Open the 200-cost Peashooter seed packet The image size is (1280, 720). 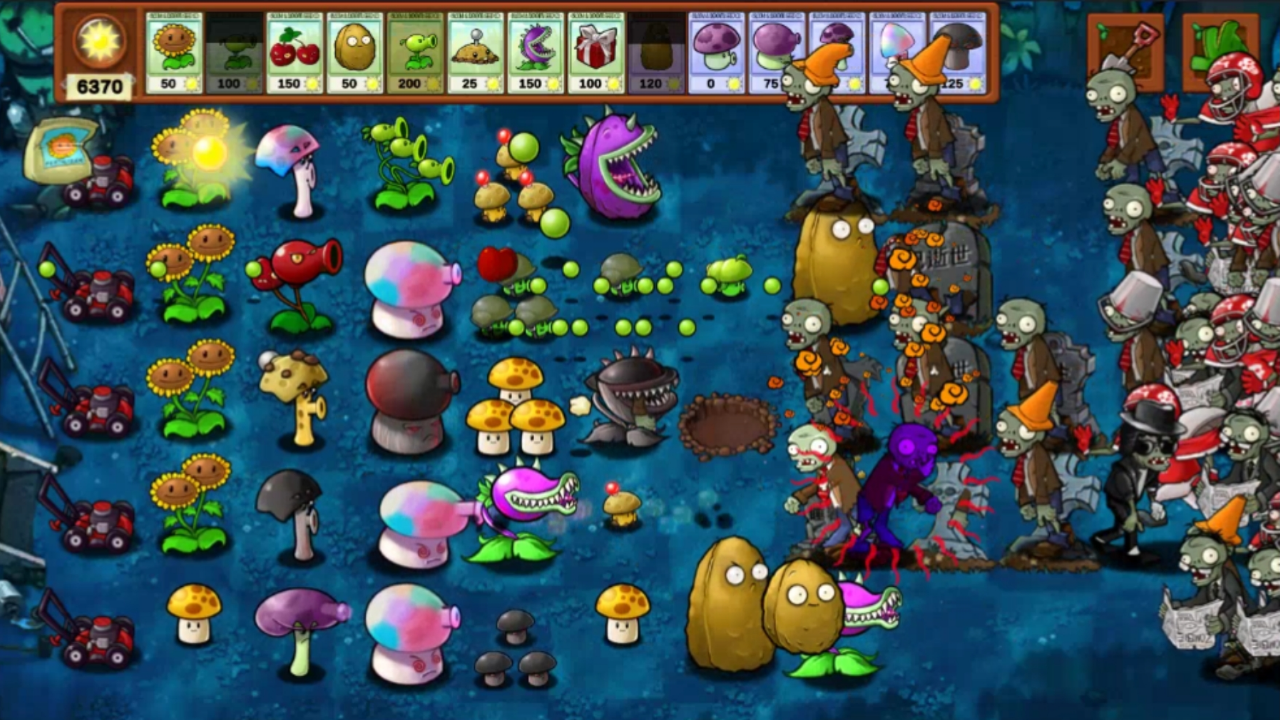tap(417, 50)
